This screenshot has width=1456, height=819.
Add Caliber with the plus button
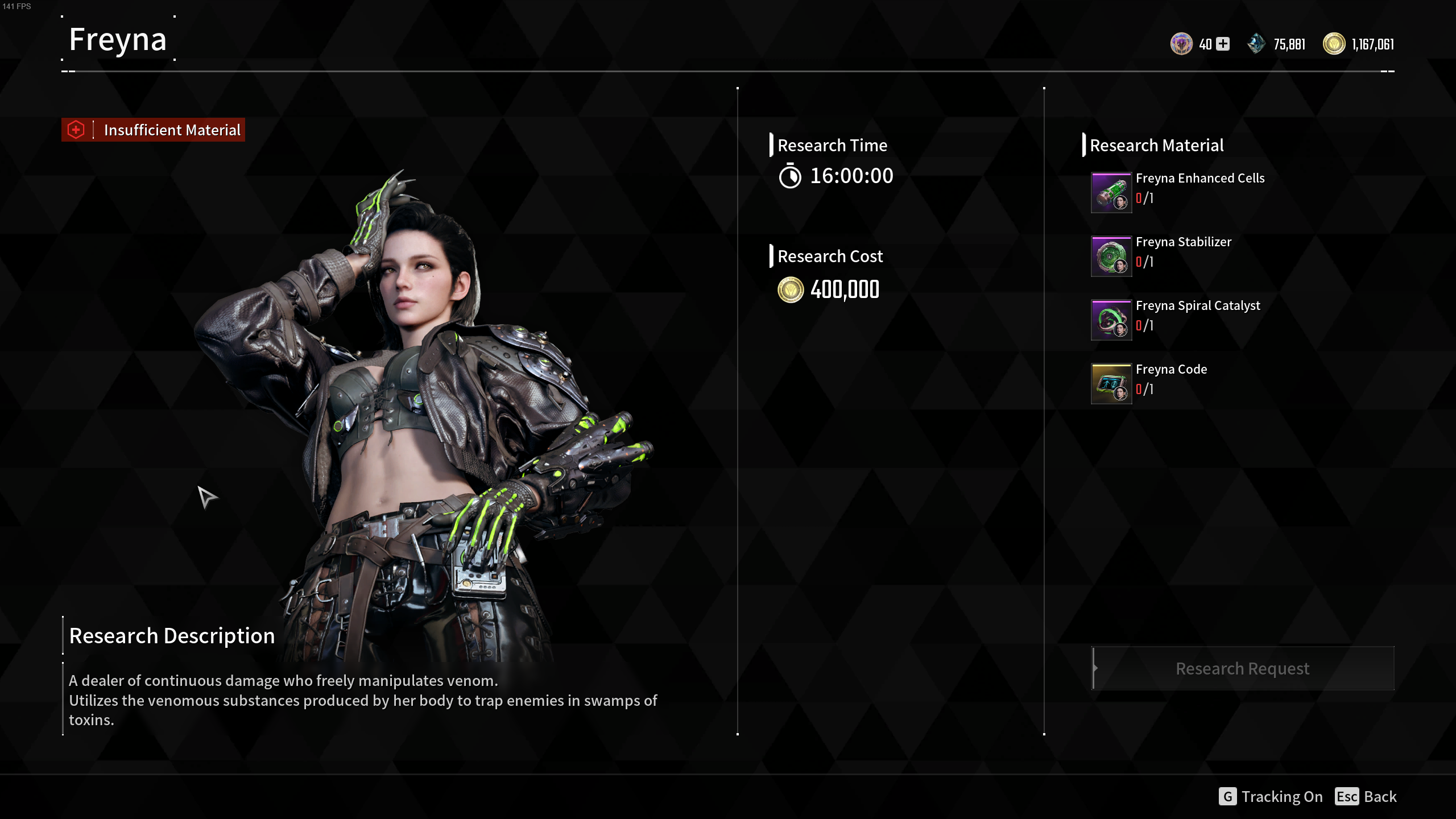[x=1223, y=44]
